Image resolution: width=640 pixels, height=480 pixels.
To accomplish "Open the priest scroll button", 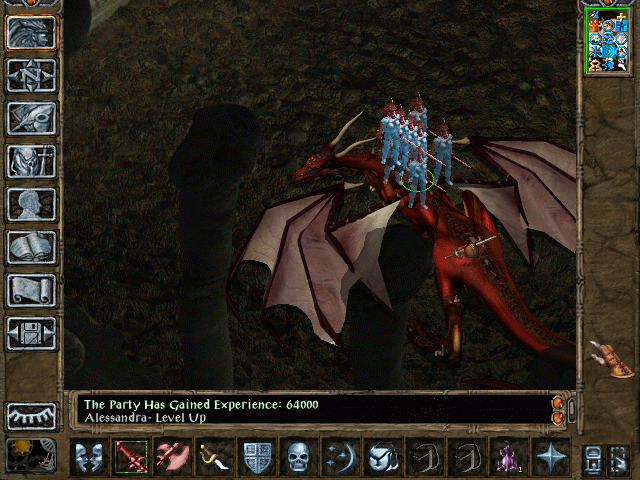I will click(32, 290).
